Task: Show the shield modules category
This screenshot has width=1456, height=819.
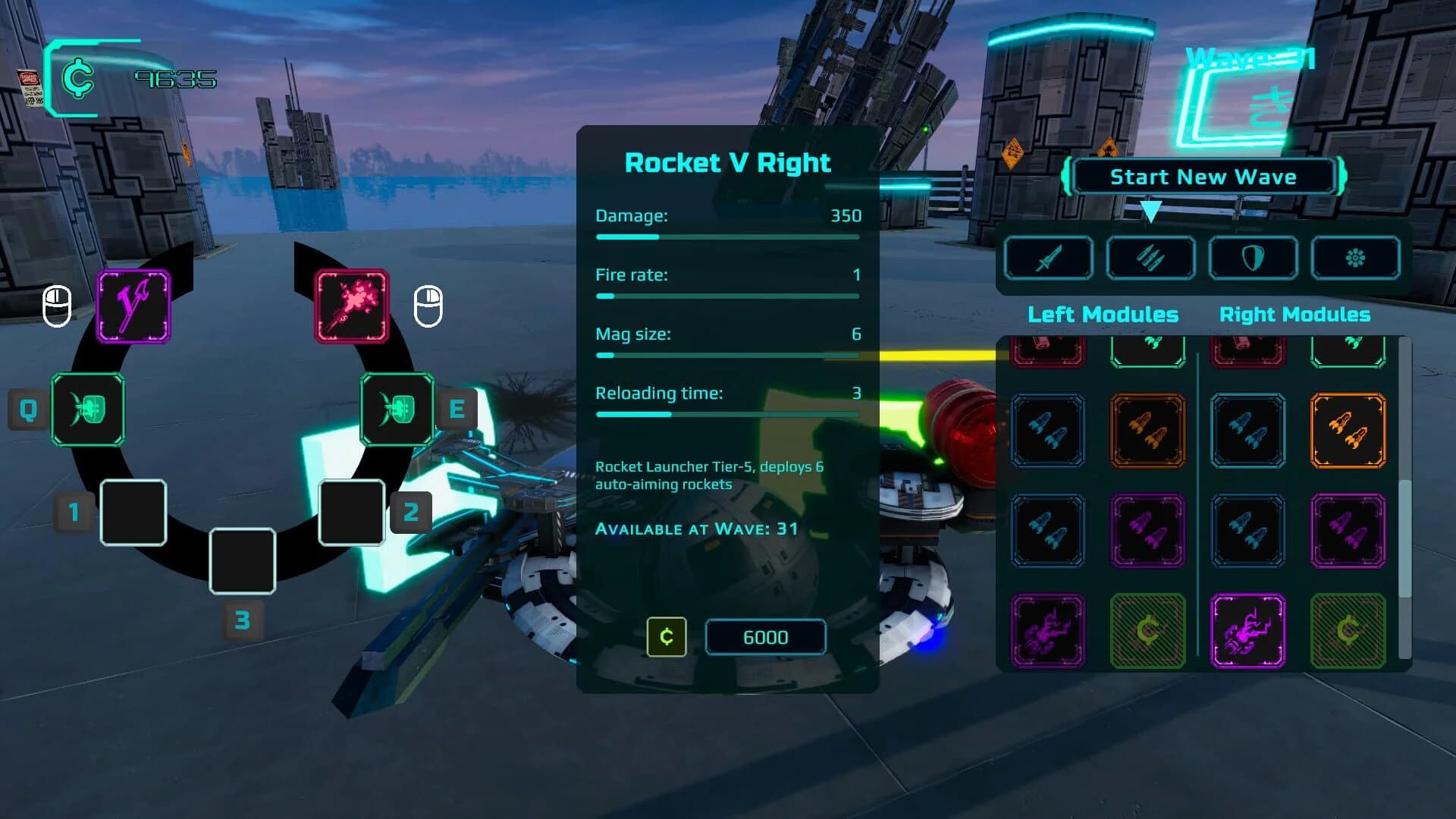Action: pyautogui.click(x=1253, y=258)
